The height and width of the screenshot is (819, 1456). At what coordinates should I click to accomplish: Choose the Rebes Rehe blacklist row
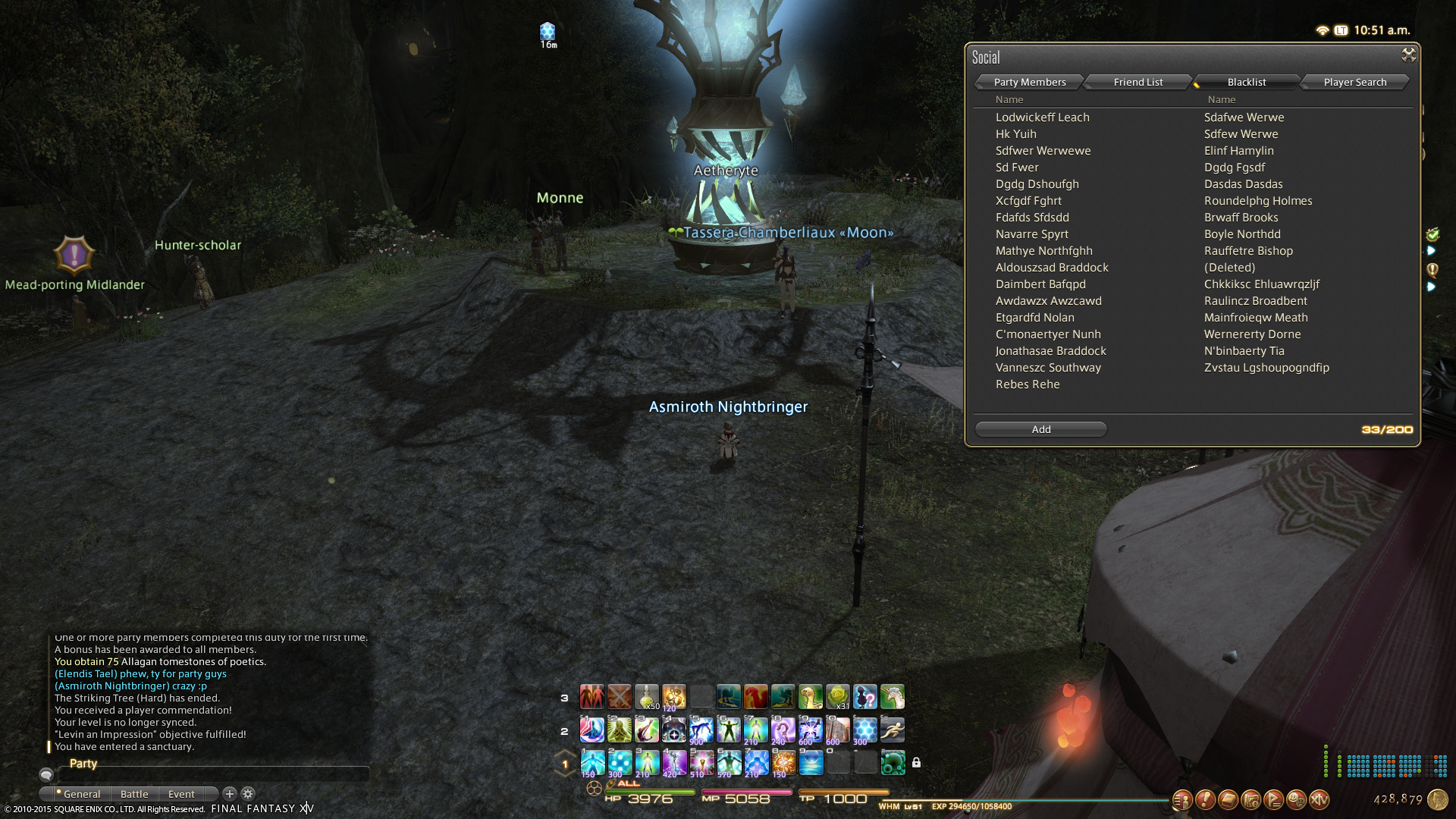pos(1027,384)
